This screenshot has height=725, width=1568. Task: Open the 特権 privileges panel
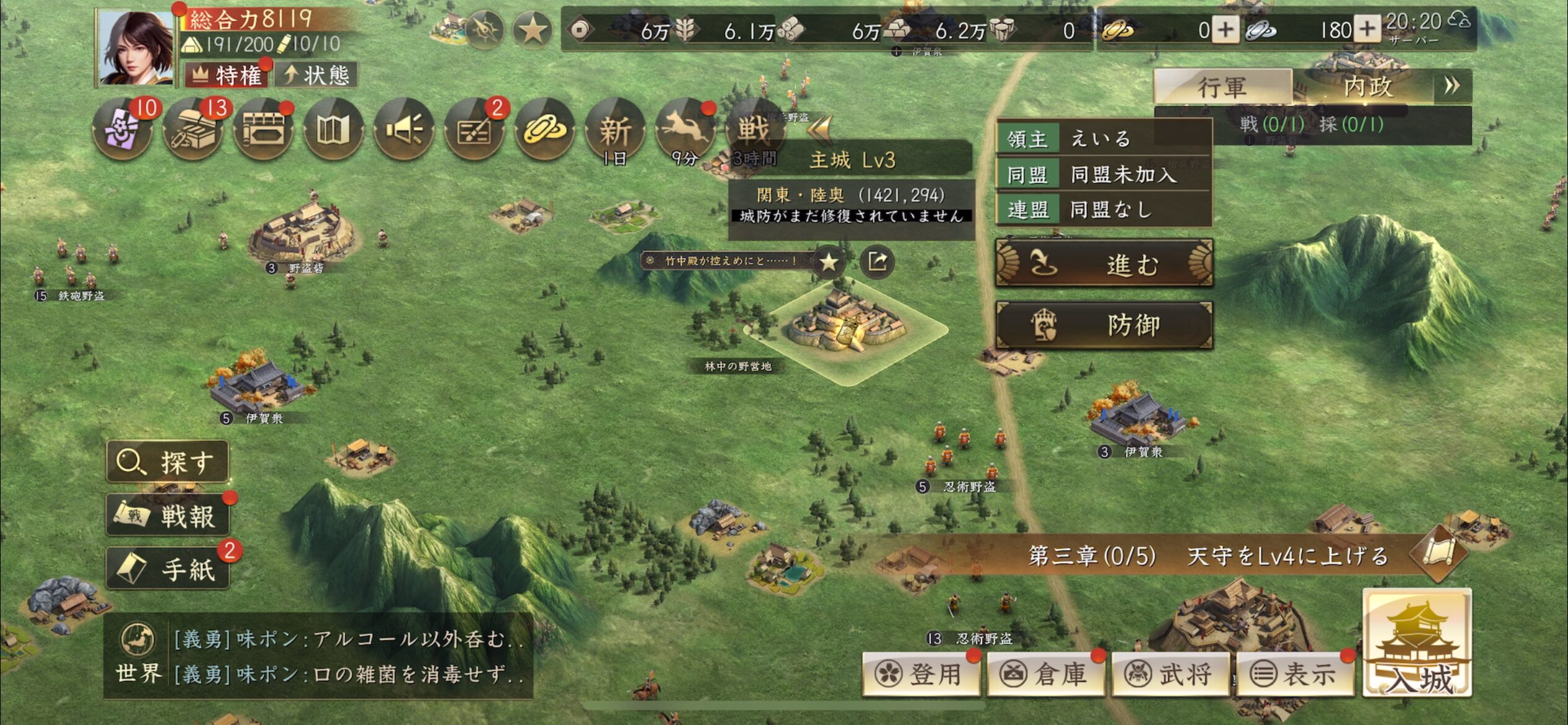(227, 76)
